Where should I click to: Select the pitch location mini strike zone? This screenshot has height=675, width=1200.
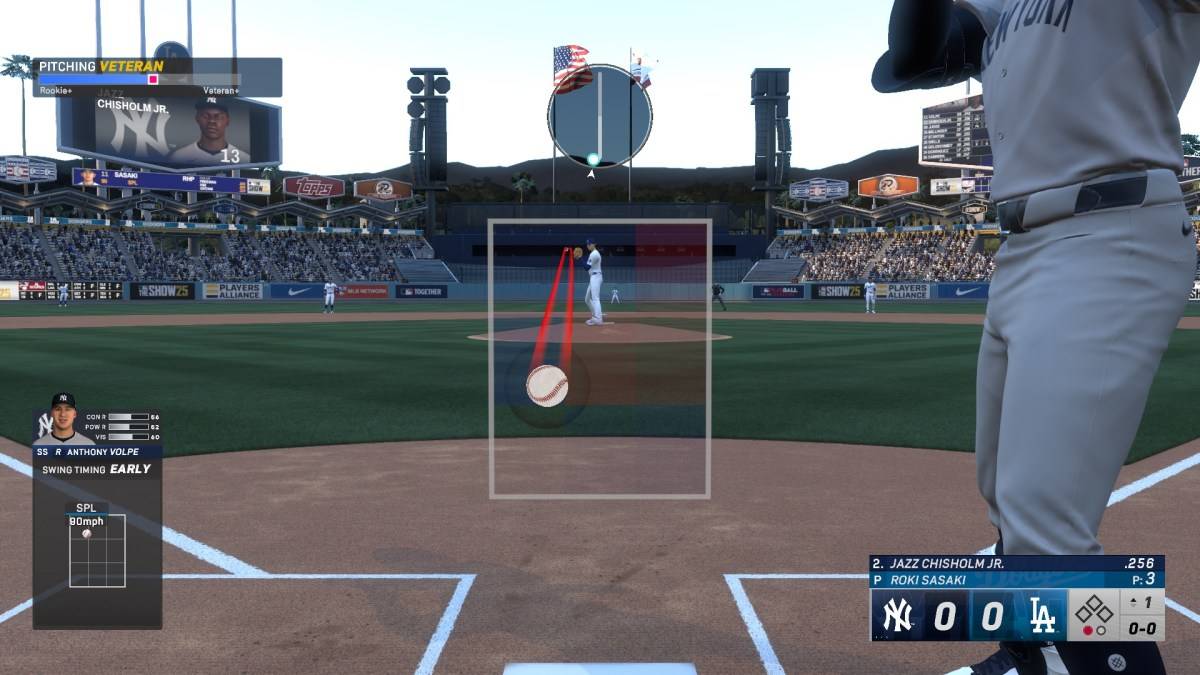[x=97, y=550]
